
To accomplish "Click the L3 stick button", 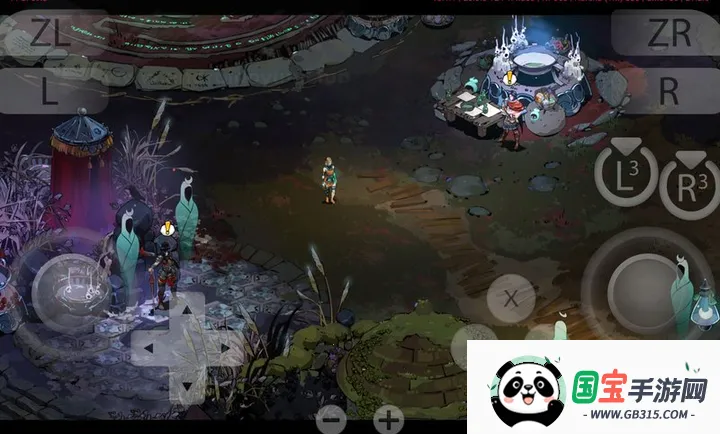I will (625, 176).
